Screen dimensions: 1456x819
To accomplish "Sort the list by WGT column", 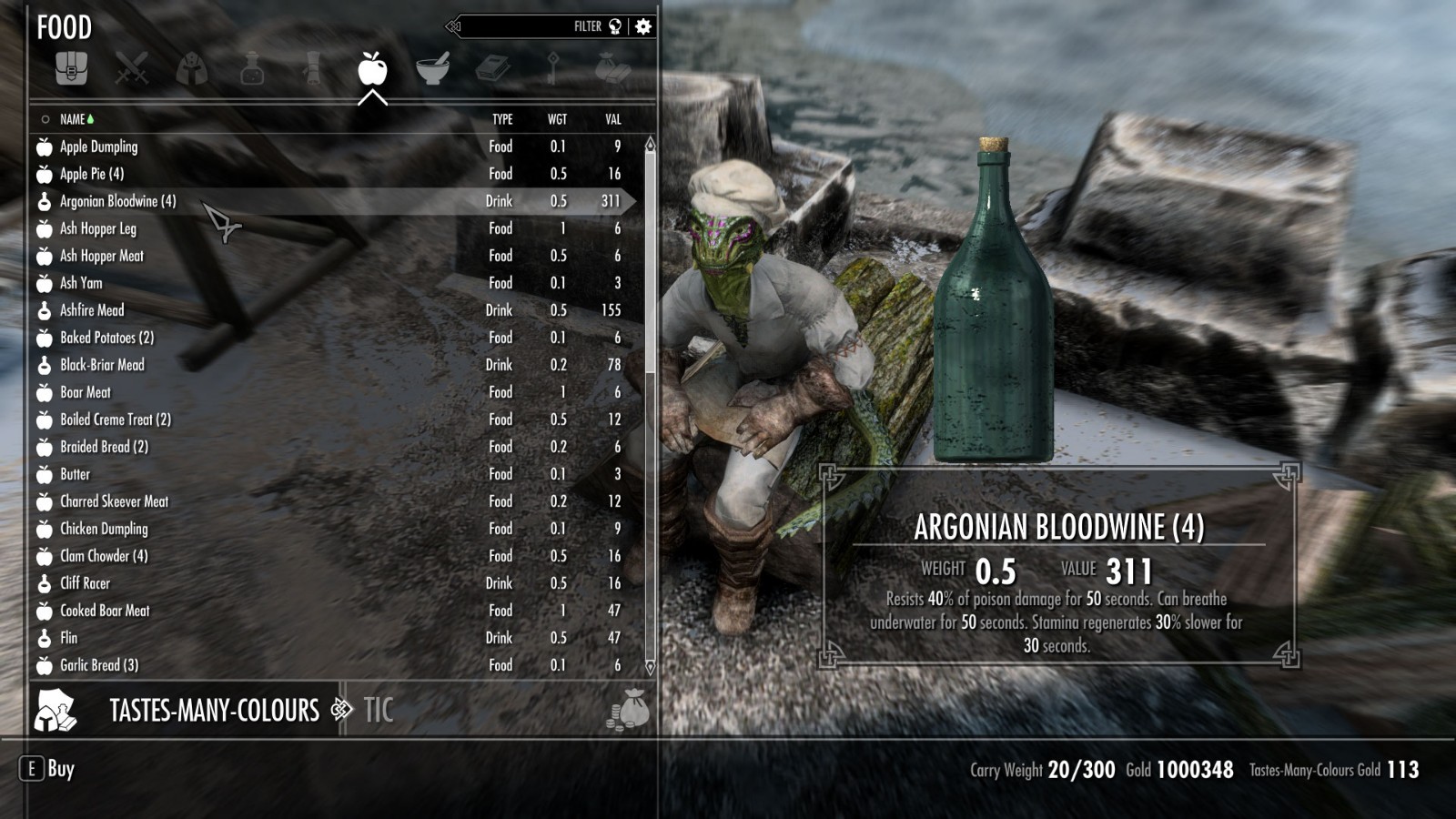I will tap(557, 119).
